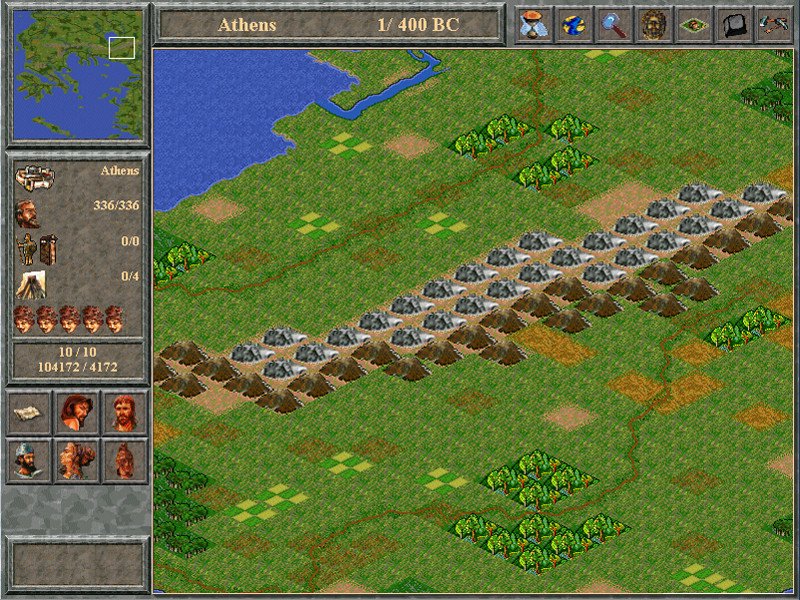Choose the red-bearded man portrait button
This screenshot has width=800, height=600.
(x=124, y=412)
